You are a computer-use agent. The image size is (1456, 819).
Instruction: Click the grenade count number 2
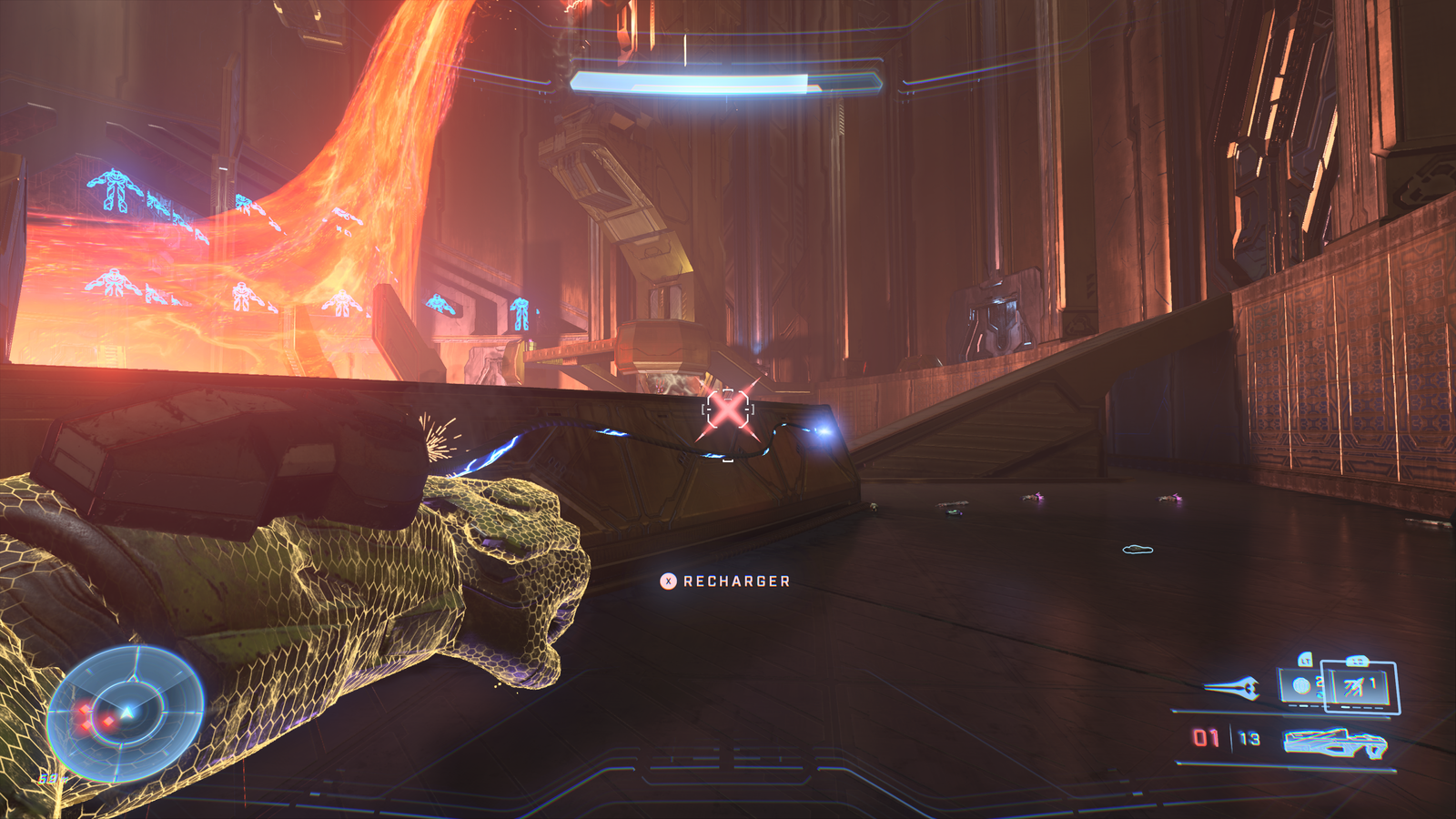[1318, 680]
